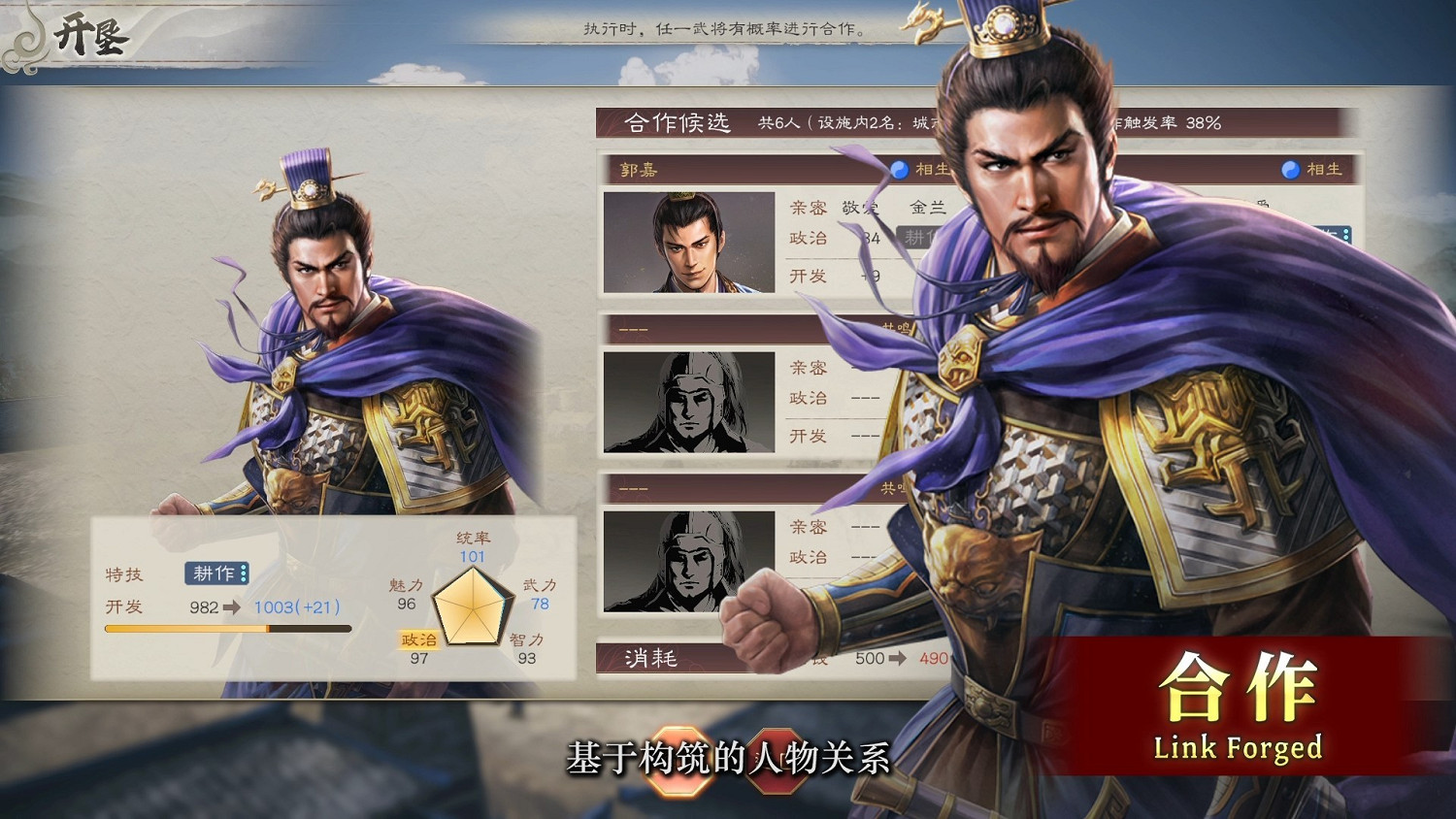Image resolution: width=1456 pixels, height=819 pixels.
Task: Click the yin-yang icon beside 相生 on 郭嘉's card
Action: tap(900, 169)
